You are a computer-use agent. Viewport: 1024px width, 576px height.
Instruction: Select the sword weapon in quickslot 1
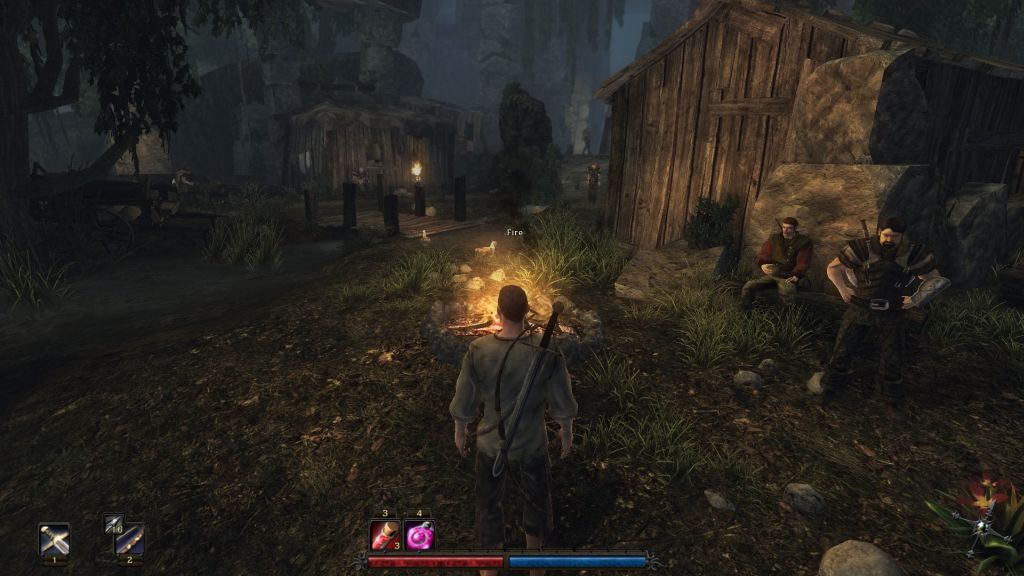(53, 539)
